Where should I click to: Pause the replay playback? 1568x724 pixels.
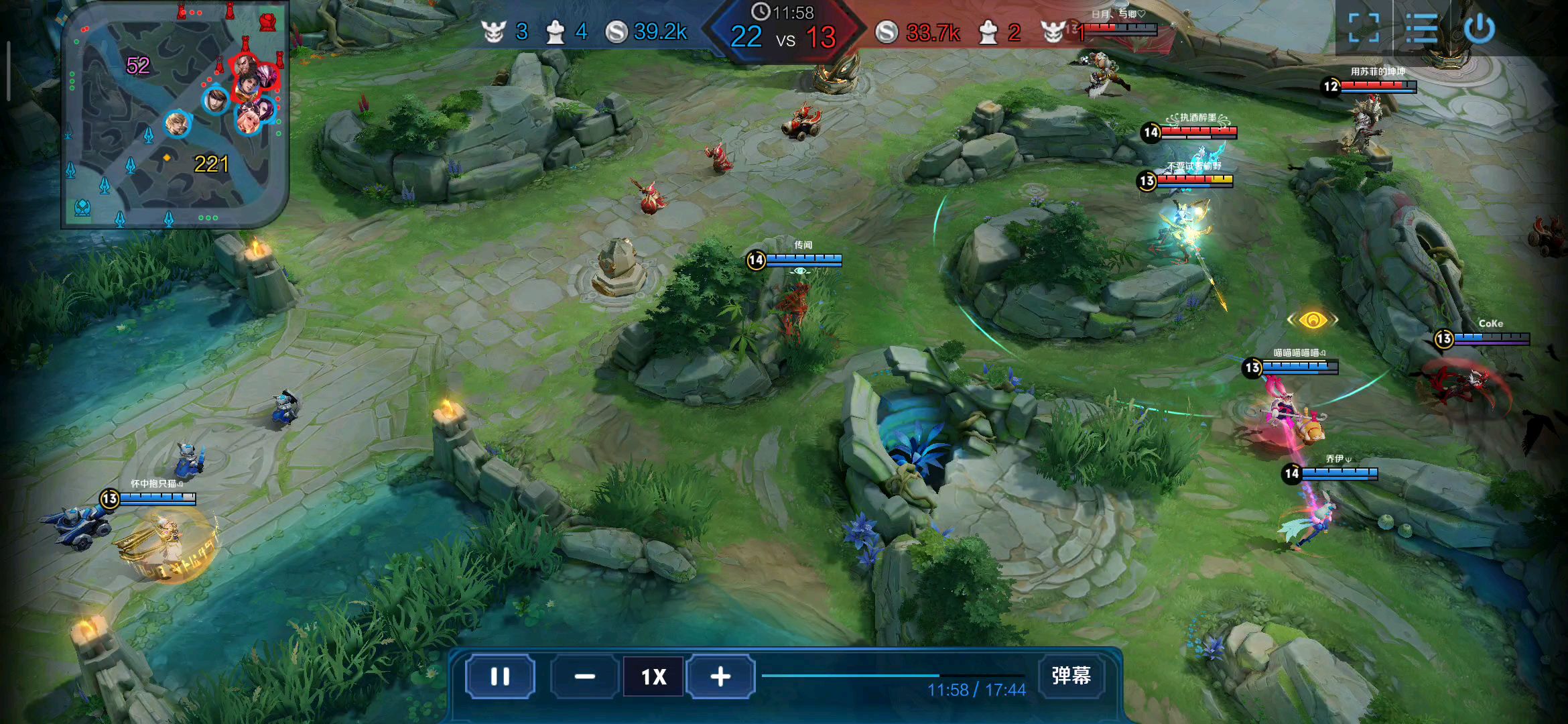click(x=500, y=676)
